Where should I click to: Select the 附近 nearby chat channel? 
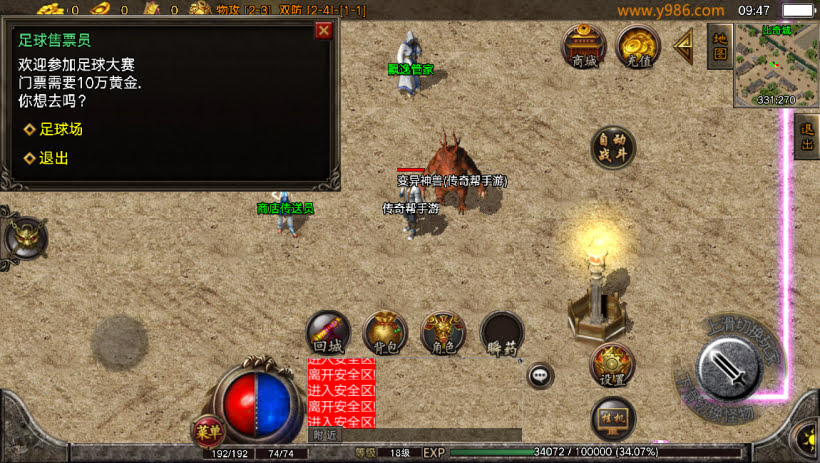pos(326,435)
